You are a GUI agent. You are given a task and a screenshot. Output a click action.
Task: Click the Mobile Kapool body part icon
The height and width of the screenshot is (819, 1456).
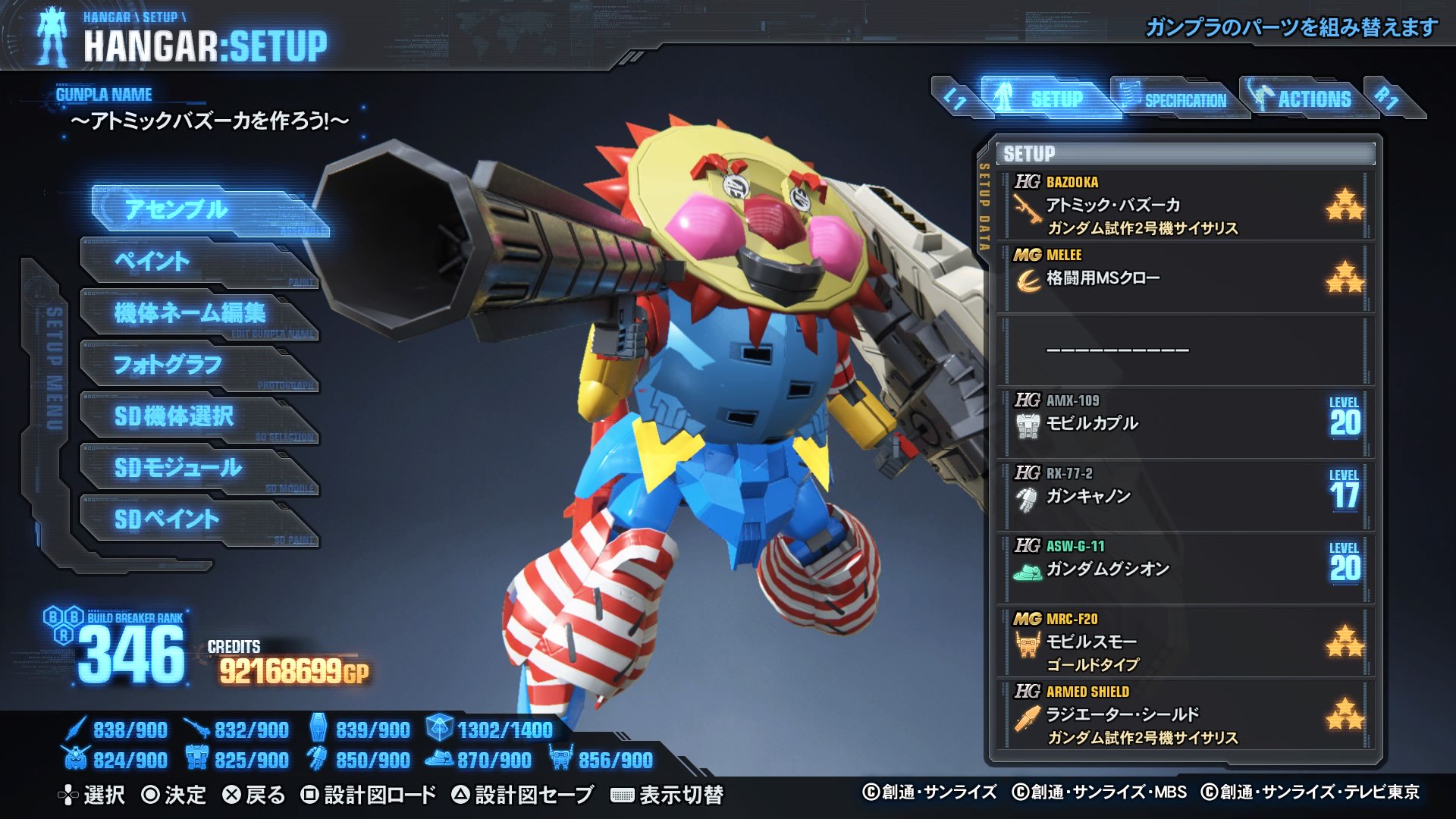(1028, 425)
